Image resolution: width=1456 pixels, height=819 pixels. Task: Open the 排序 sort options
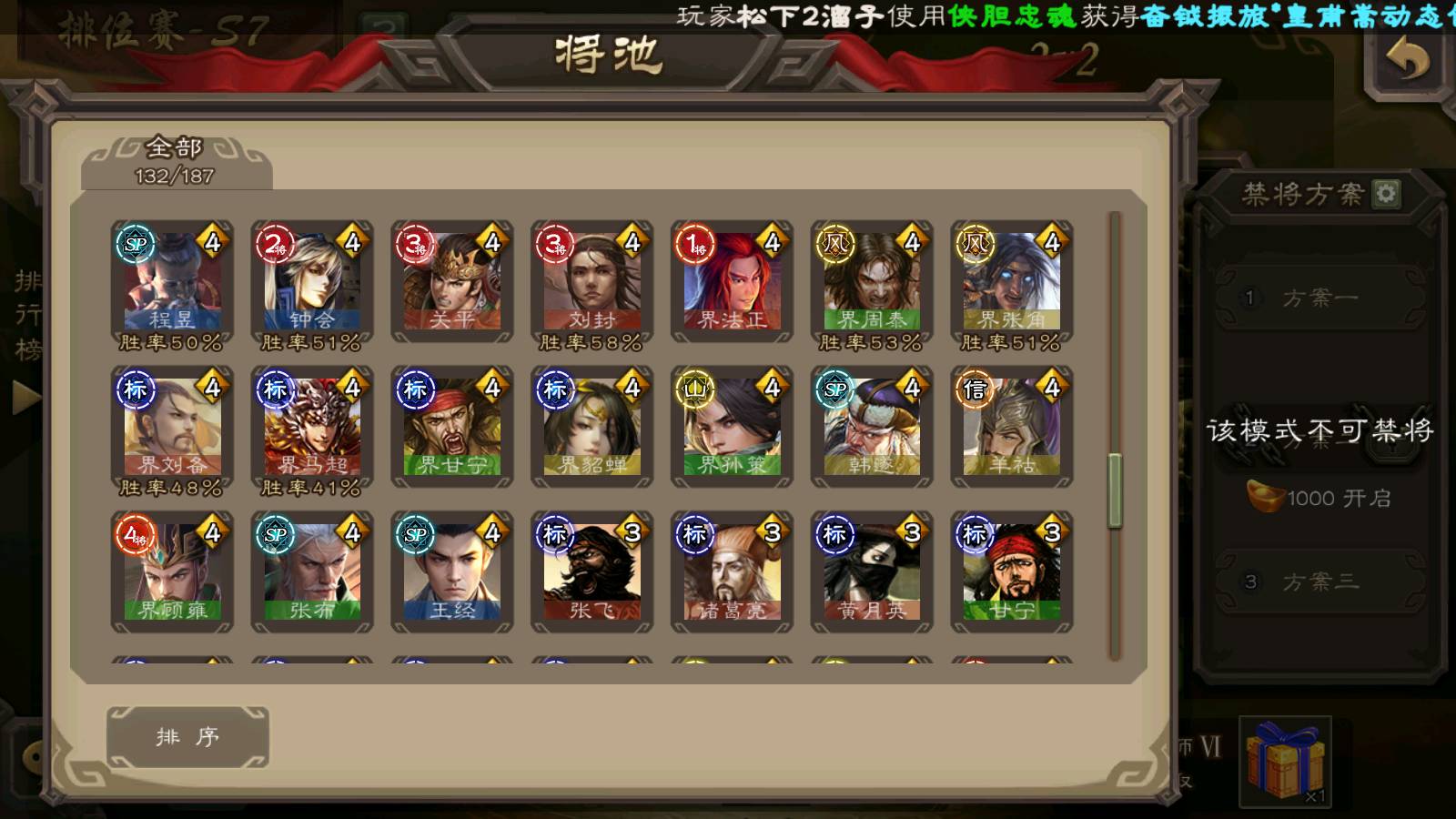tap(187, 737)
